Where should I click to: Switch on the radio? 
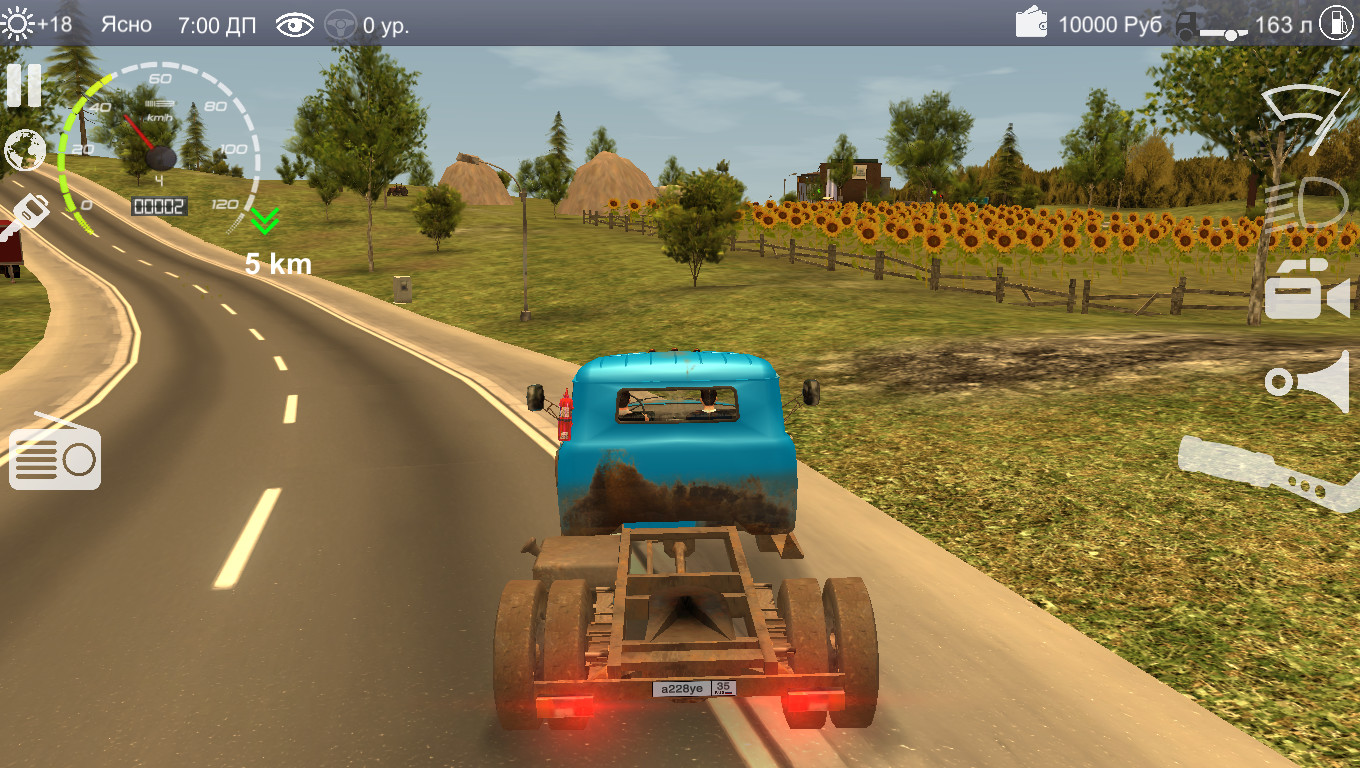55,455
